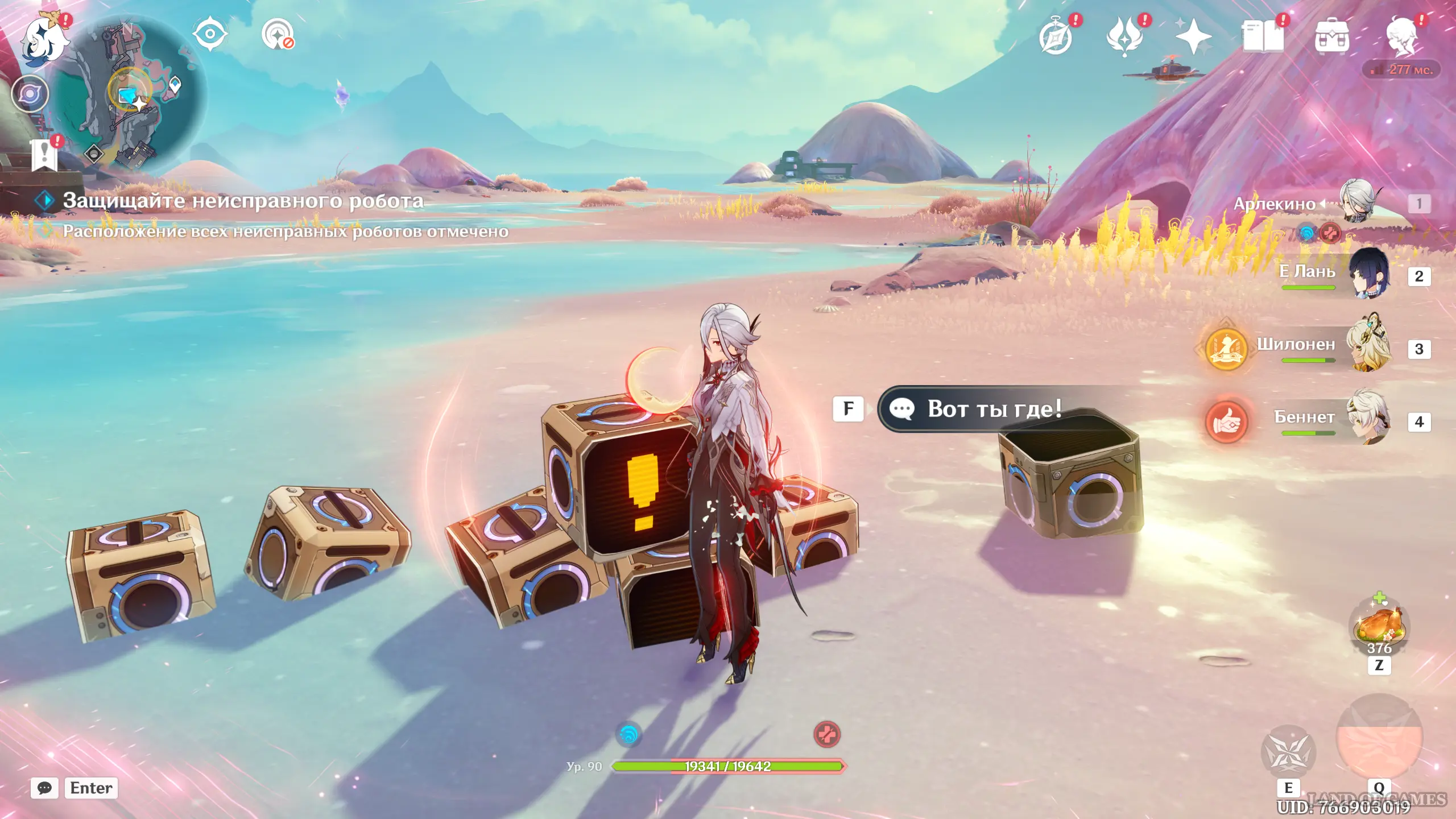Open the inventory backpack

point(1331,38)
